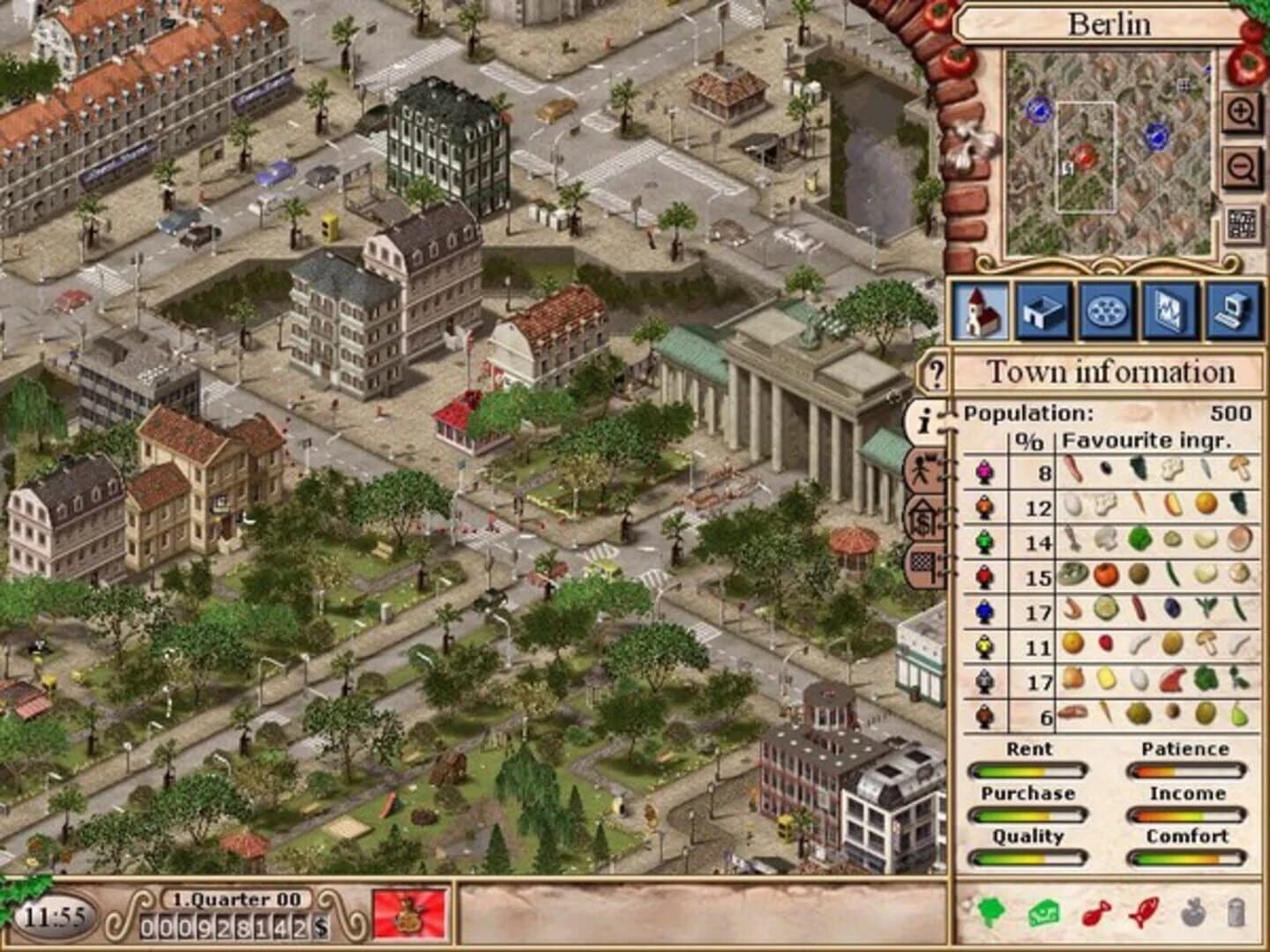This screenshot has height=952, width=1270.
Task: Switch to the info (i) side tab
Action: [923, 420]
